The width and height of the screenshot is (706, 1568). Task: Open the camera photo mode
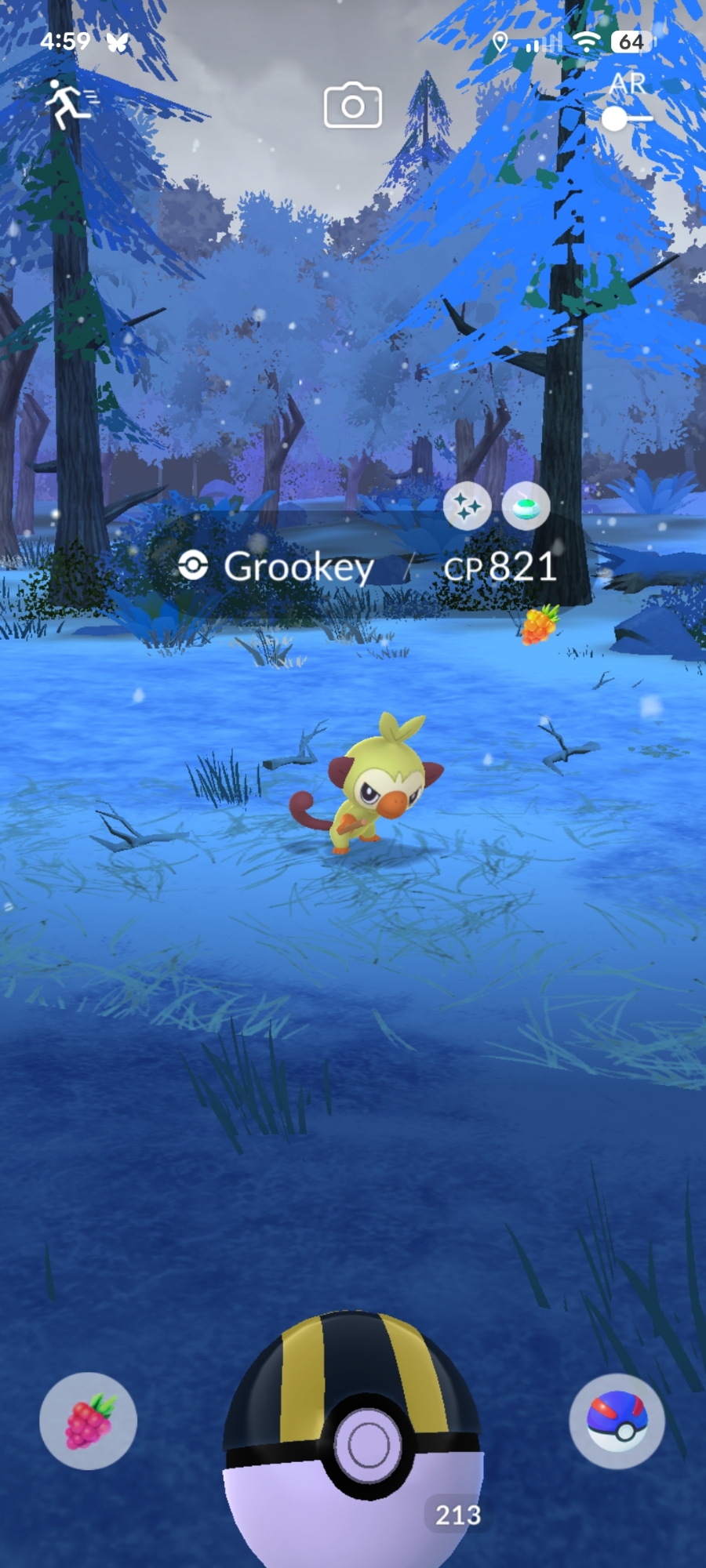click(353, 106)
